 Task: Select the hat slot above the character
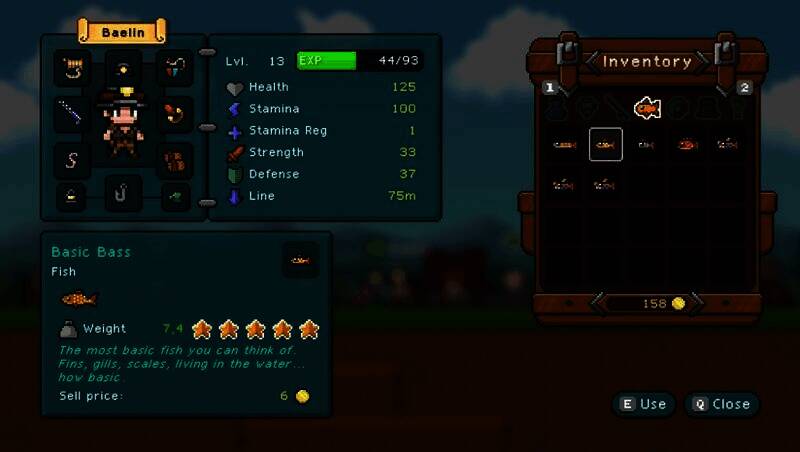coord(124,69)
